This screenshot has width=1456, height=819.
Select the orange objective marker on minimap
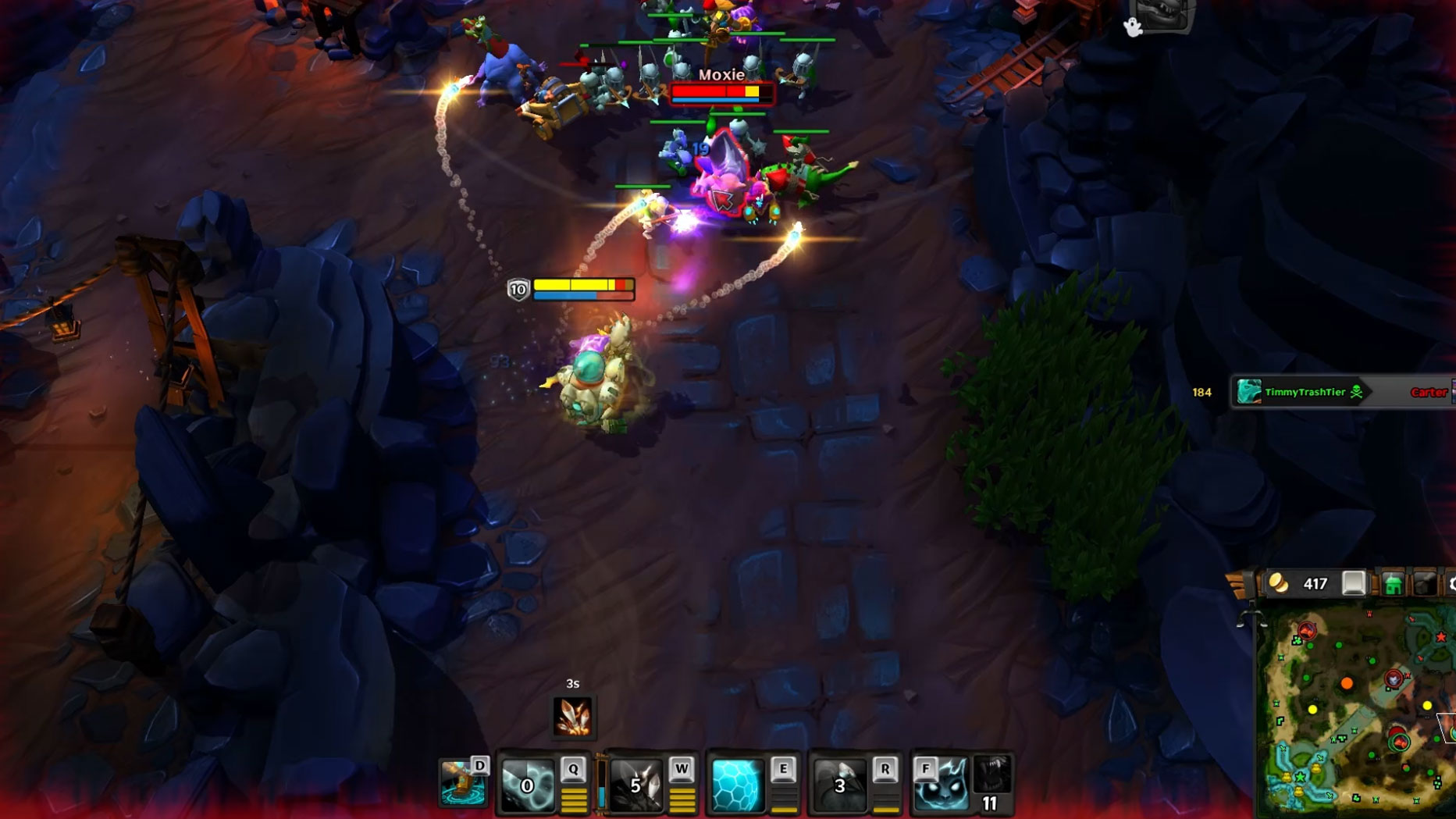click(1347, 684)
